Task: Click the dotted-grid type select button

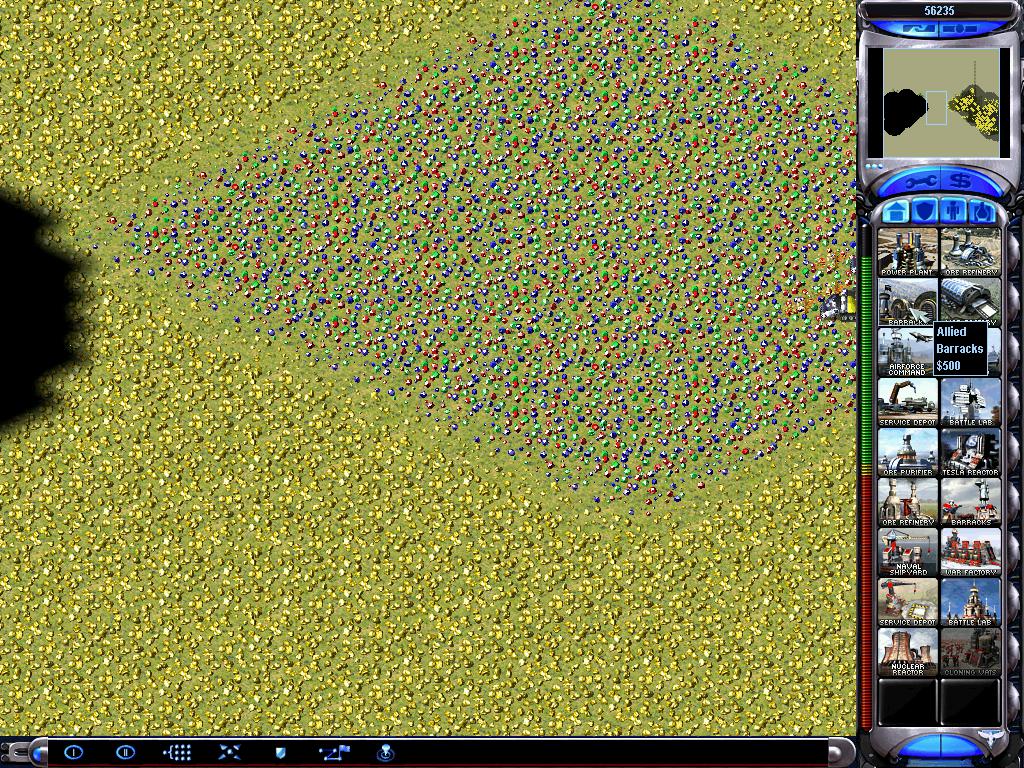Action: click(177, 752)
